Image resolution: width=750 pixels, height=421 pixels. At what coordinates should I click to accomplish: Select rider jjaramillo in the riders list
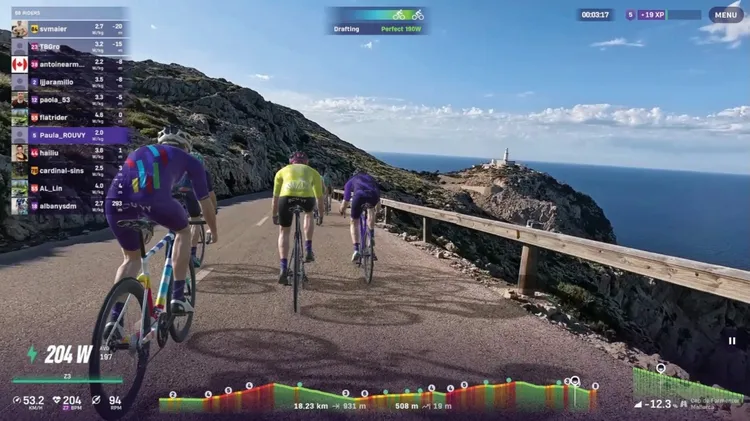(69, 82)
